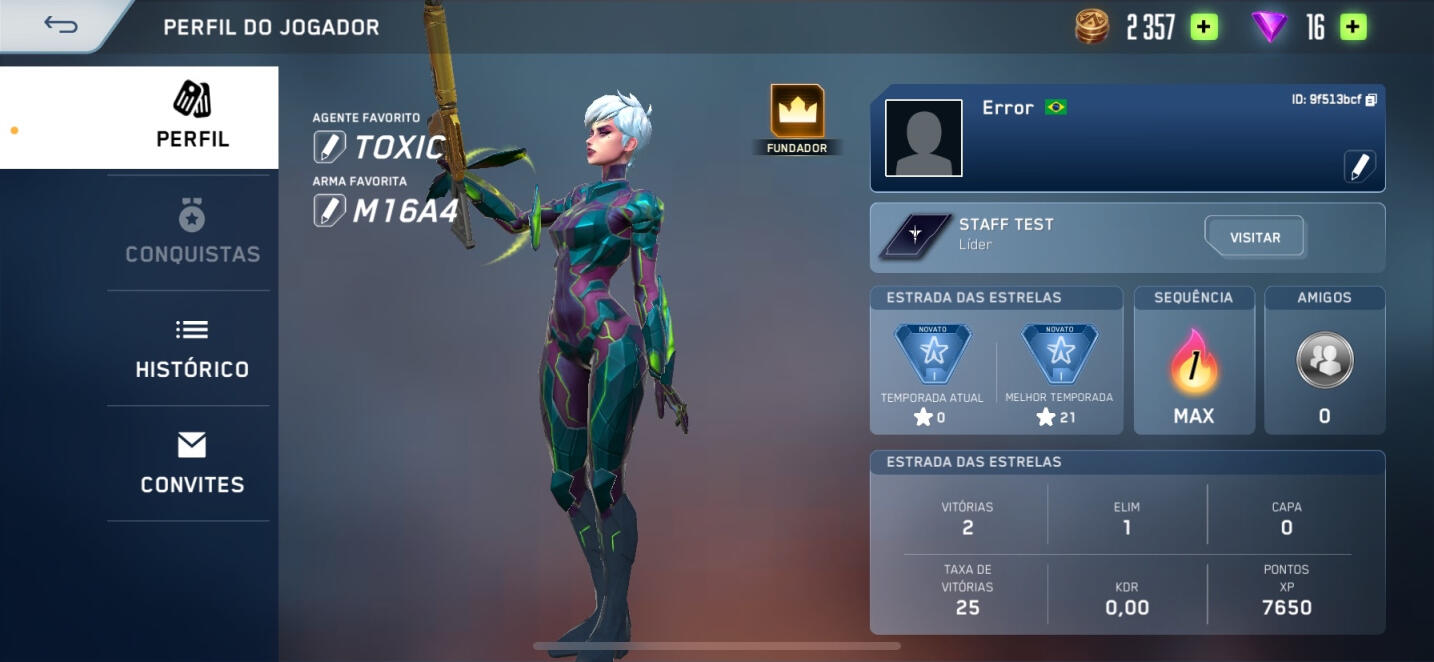Copy the player ID
1434x662 pixels.
pos(1371,100)
